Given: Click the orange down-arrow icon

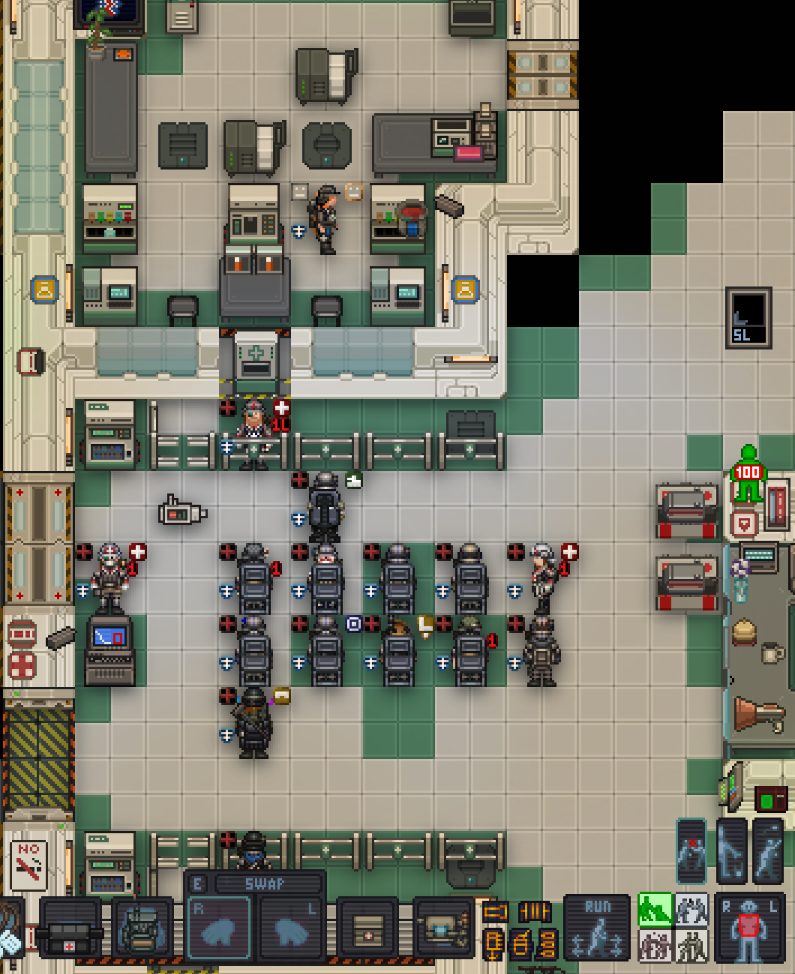Looking at the screenshot, I should pos(493,941).
